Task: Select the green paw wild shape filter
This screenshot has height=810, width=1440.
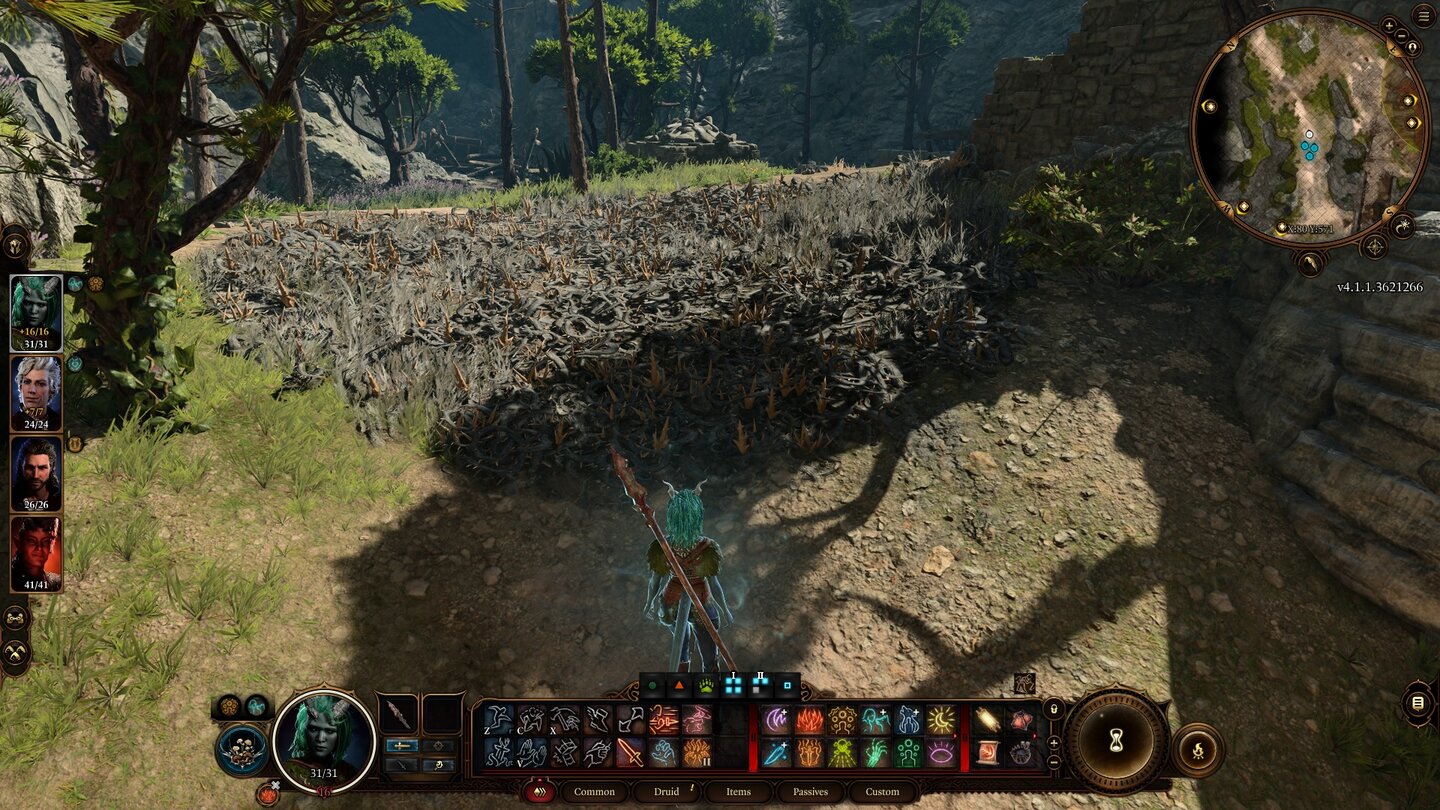Action: point(706,686)
